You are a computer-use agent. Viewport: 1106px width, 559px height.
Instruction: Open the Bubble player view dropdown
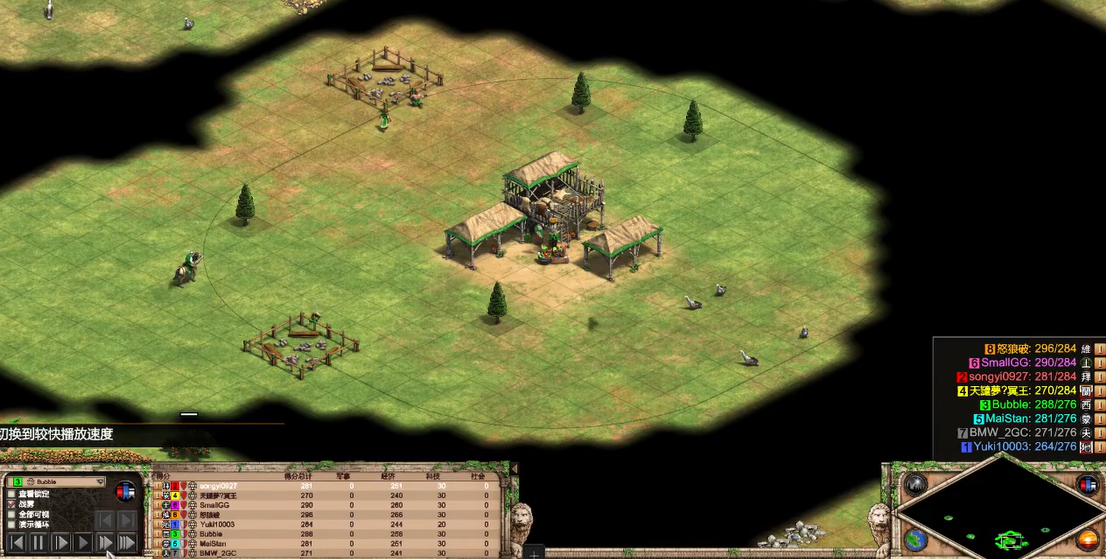coord(98,482)
